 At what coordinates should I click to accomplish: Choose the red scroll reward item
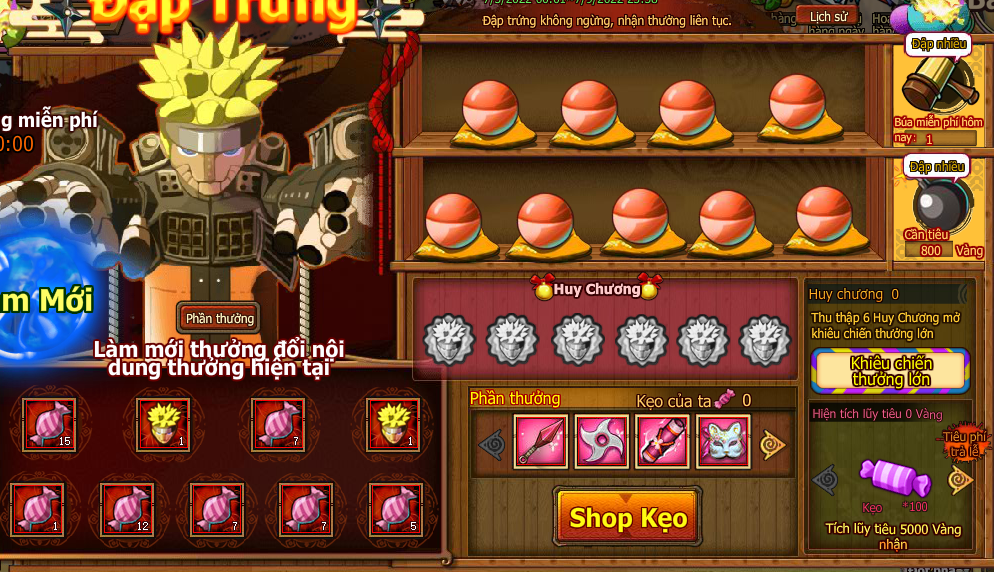[x=663, y=442]
